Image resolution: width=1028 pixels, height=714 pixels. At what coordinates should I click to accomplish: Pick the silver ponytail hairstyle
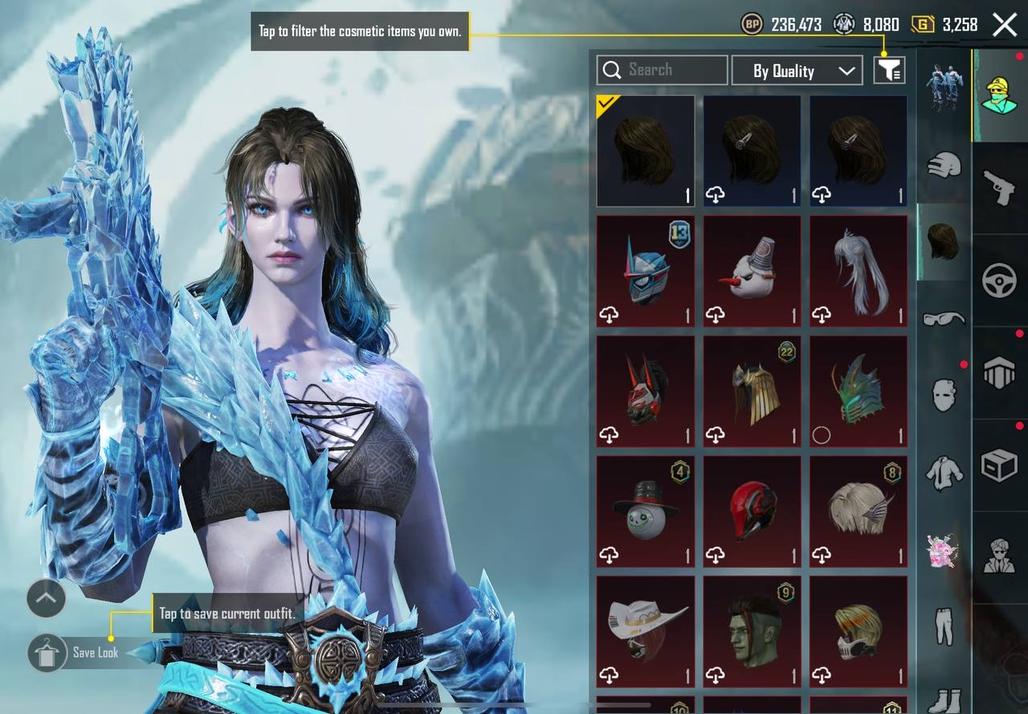pyautogui.click(x=858, y=270)
